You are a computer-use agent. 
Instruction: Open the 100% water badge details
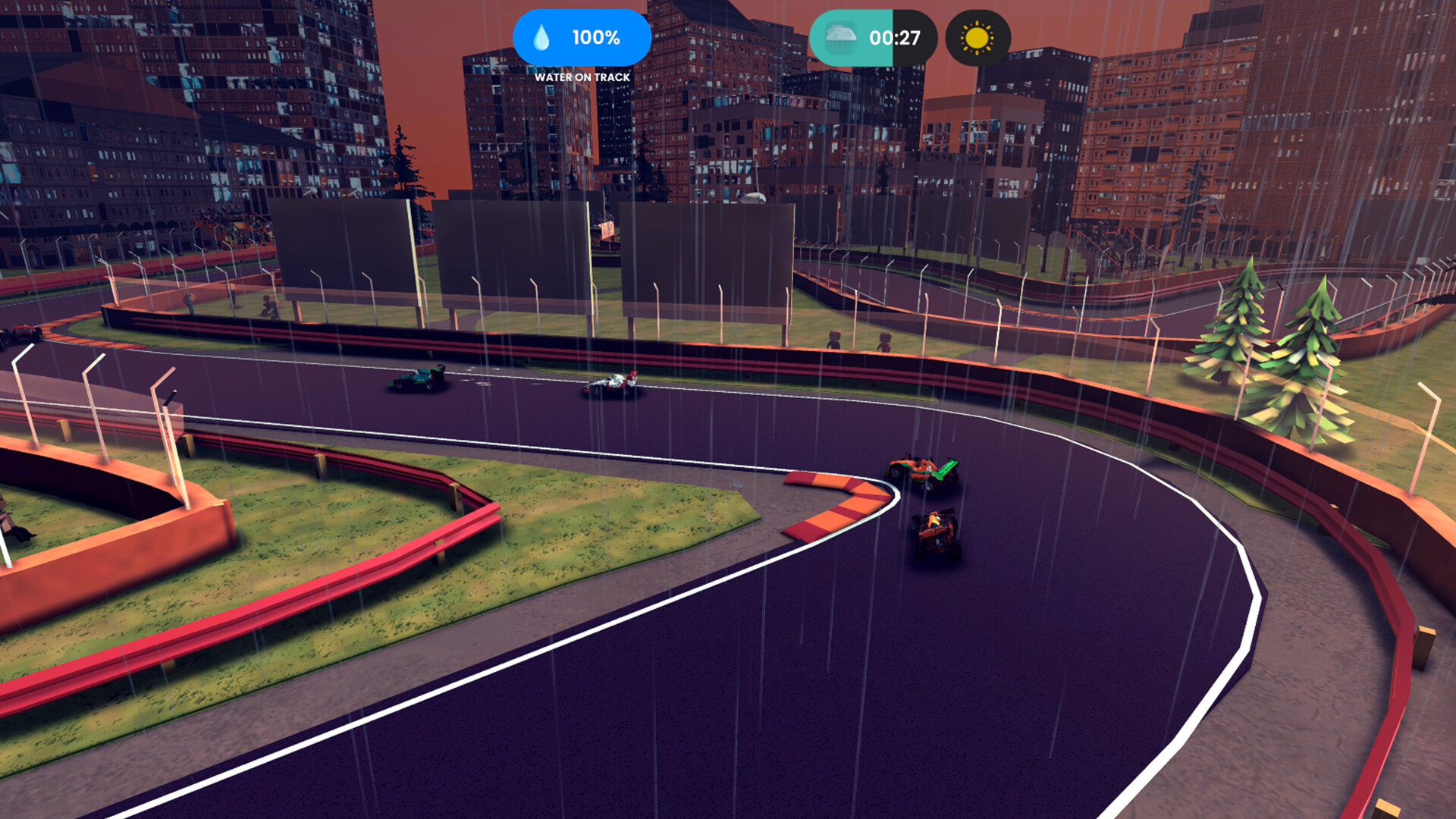[582, 36]
